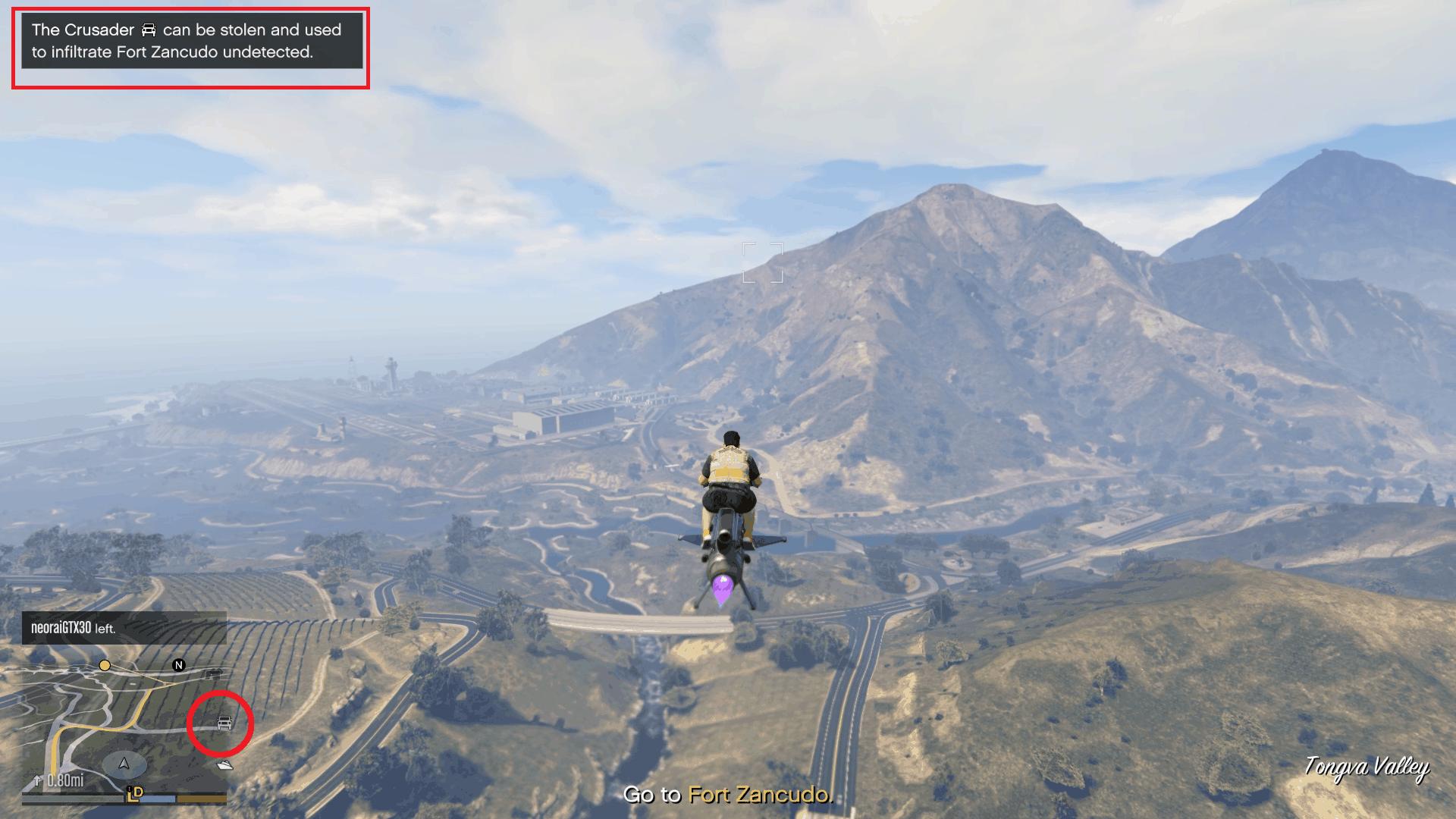Click the vehicle blip at the minimap top right

tap(213, 673)
